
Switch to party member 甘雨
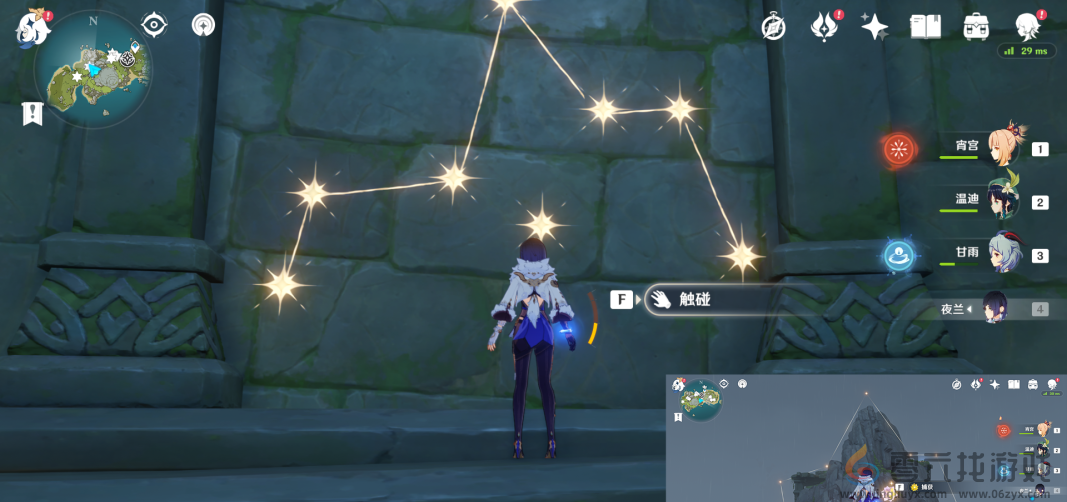point(1003,254)
